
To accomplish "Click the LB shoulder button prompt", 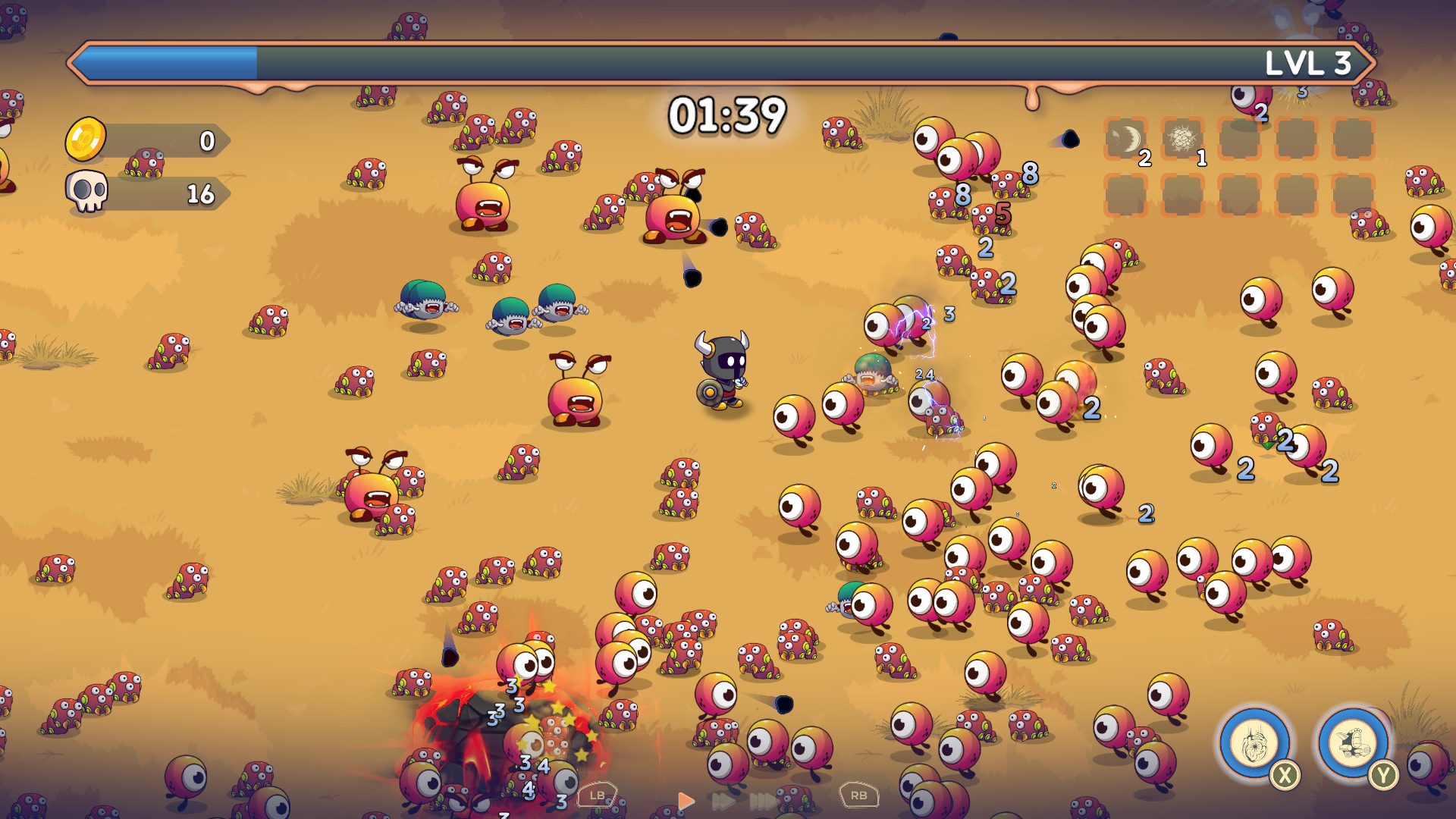I will point(597,796).
